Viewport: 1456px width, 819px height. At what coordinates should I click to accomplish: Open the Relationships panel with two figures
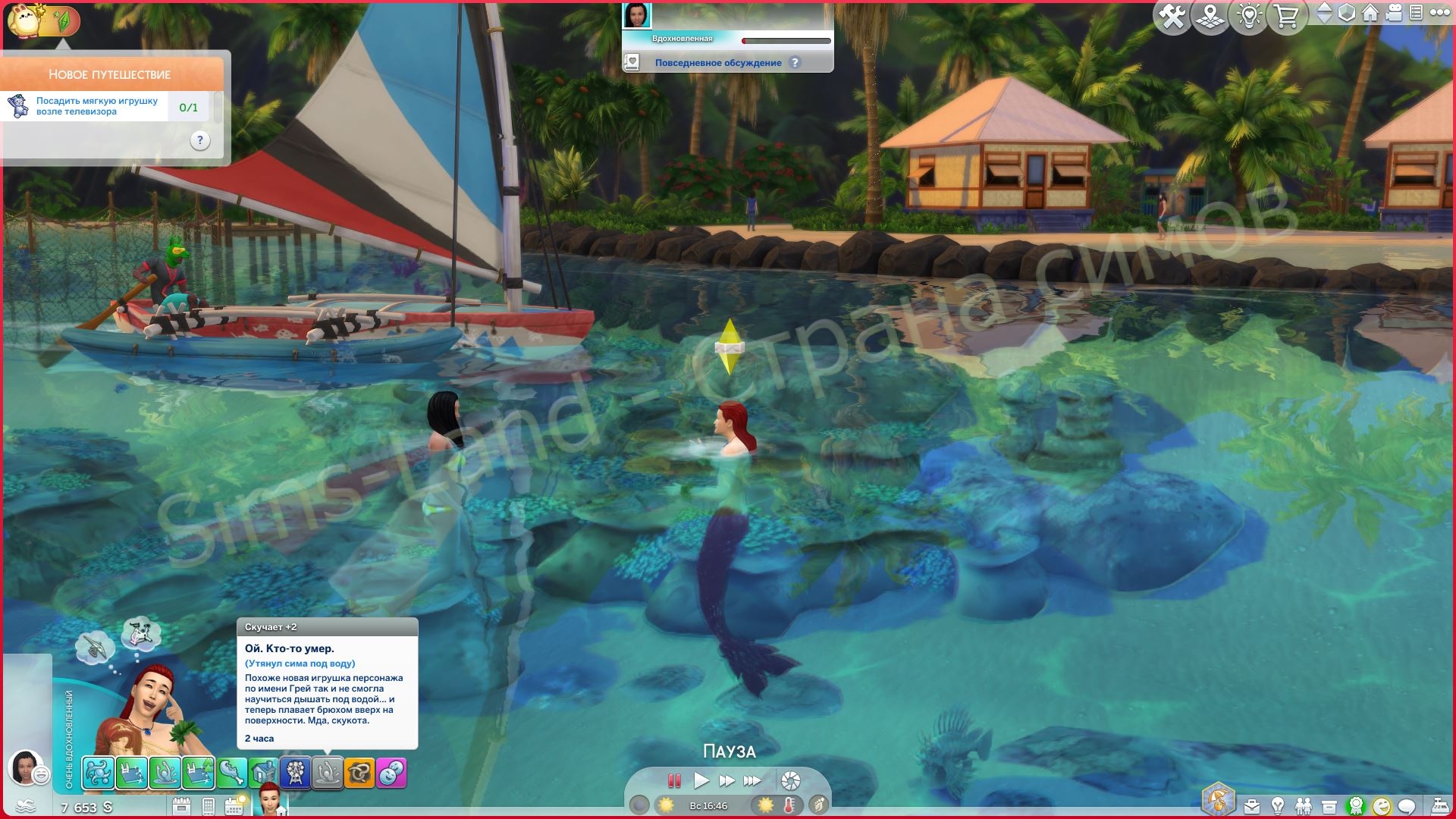point(1304,806)
